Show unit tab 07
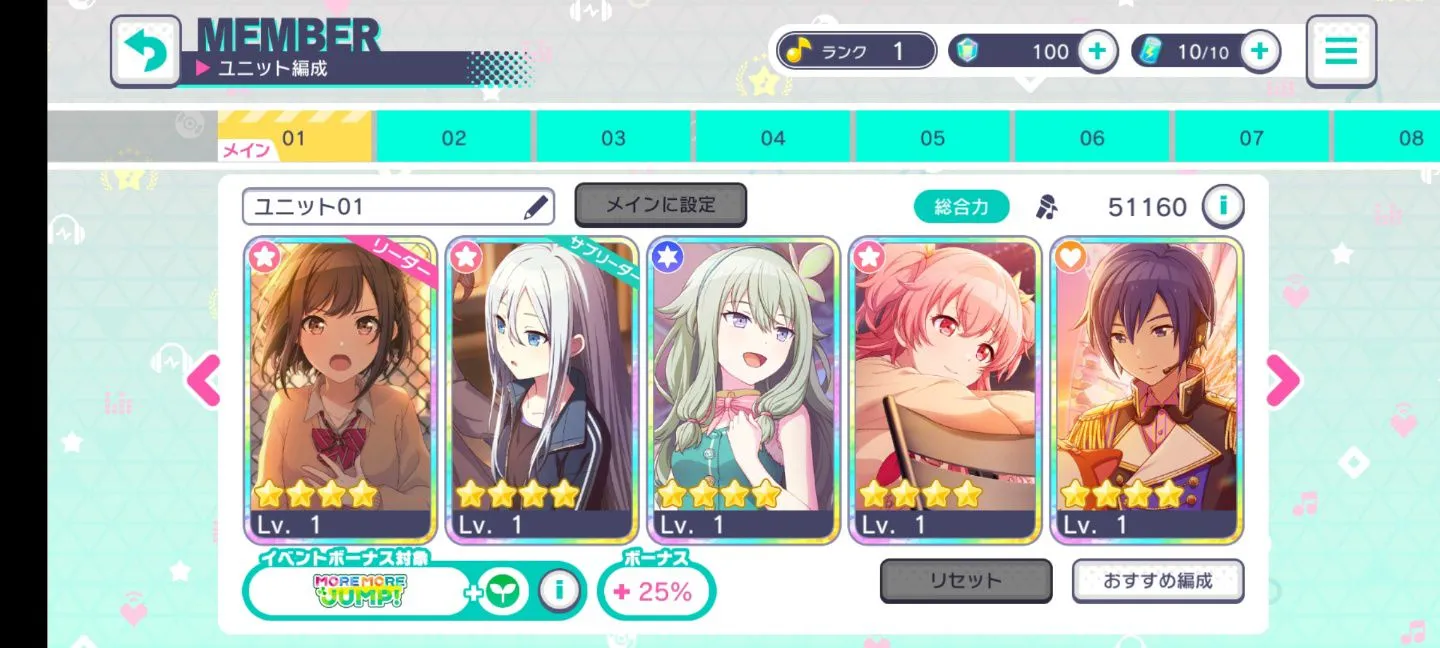This screenshot has width=1440, height=648. (1251, 137)
